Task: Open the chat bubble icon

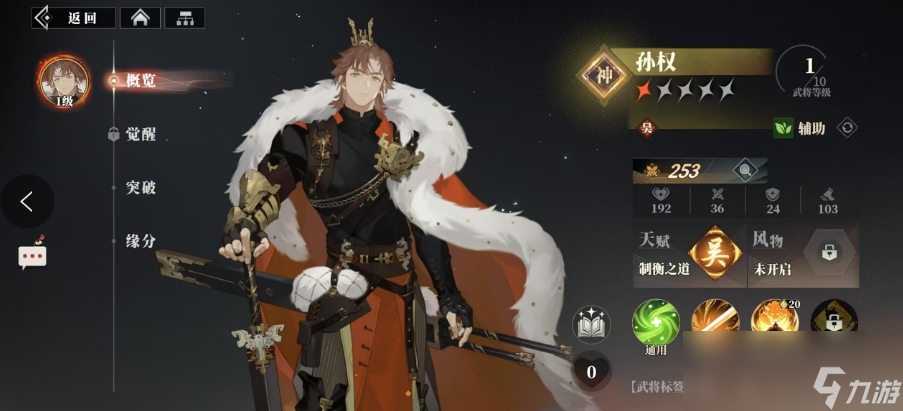Action: tap(33, 255)
